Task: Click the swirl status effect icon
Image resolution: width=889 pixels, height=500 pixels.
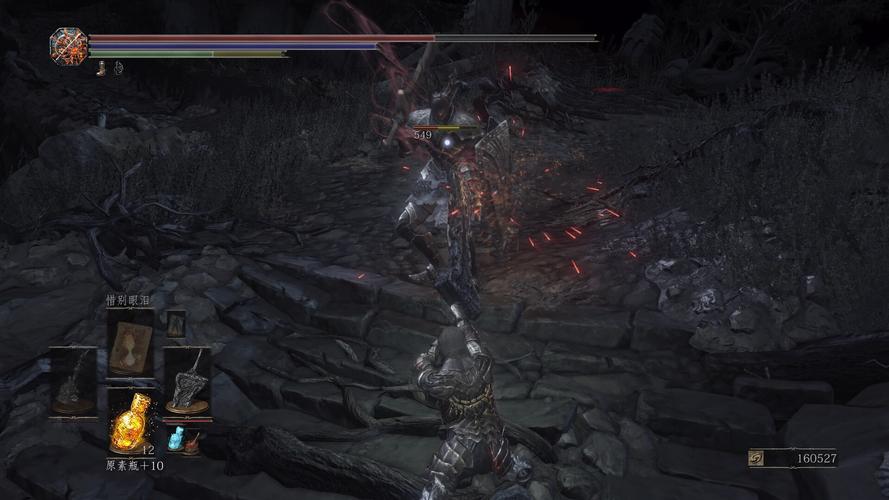Action: 116,68
